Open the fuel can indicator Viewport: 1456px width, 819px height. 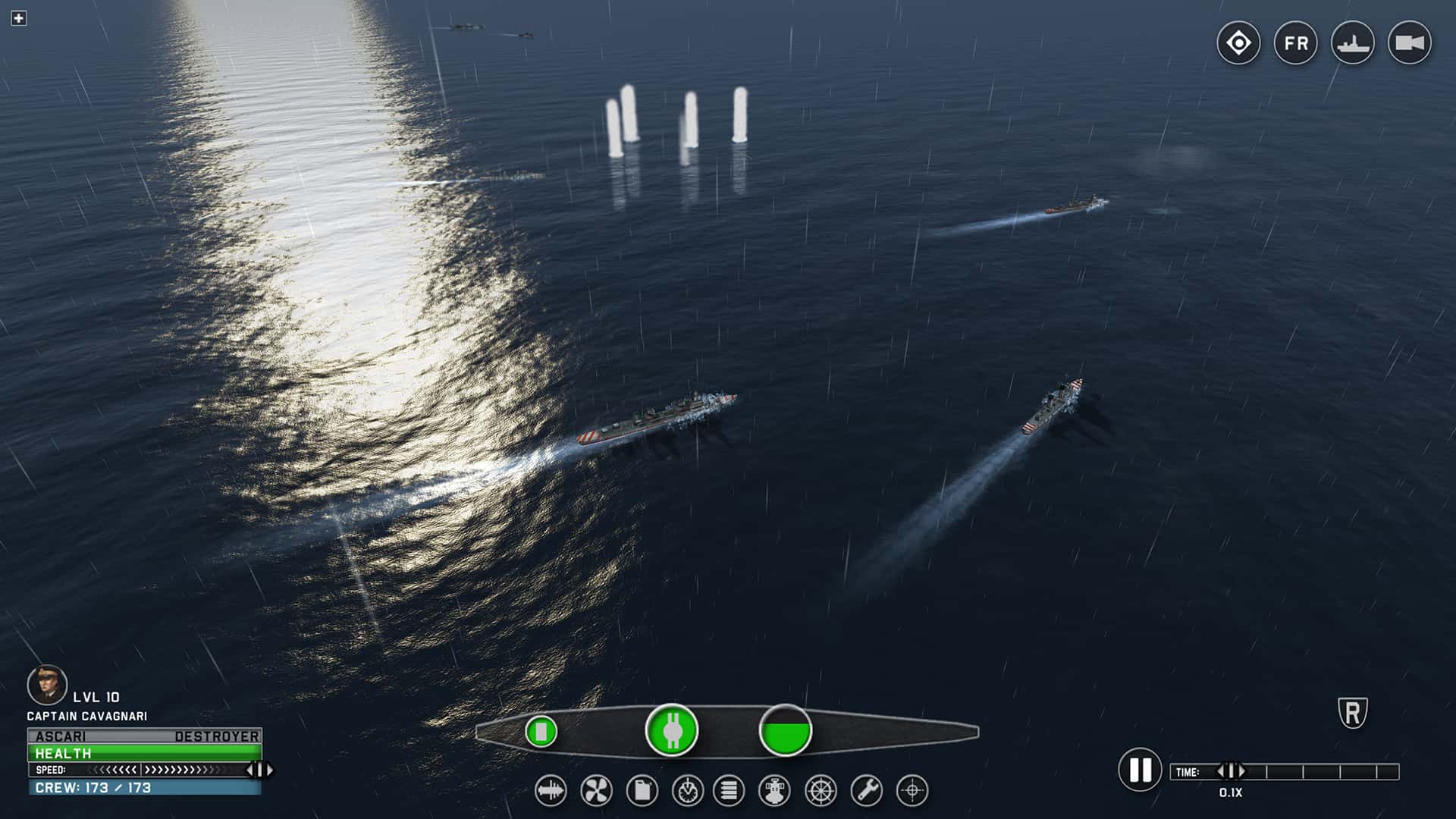[x=641, y=791]
